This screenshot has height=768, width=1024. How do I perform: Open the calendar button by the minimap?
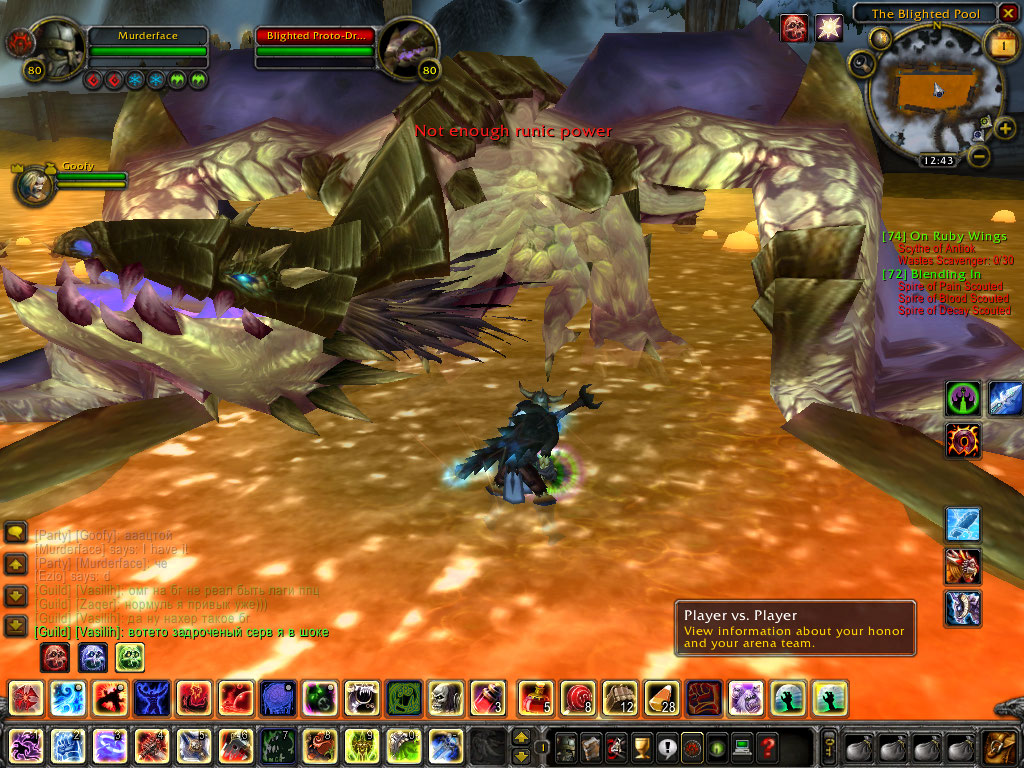pyautogui.click(x=1001, y=45)
